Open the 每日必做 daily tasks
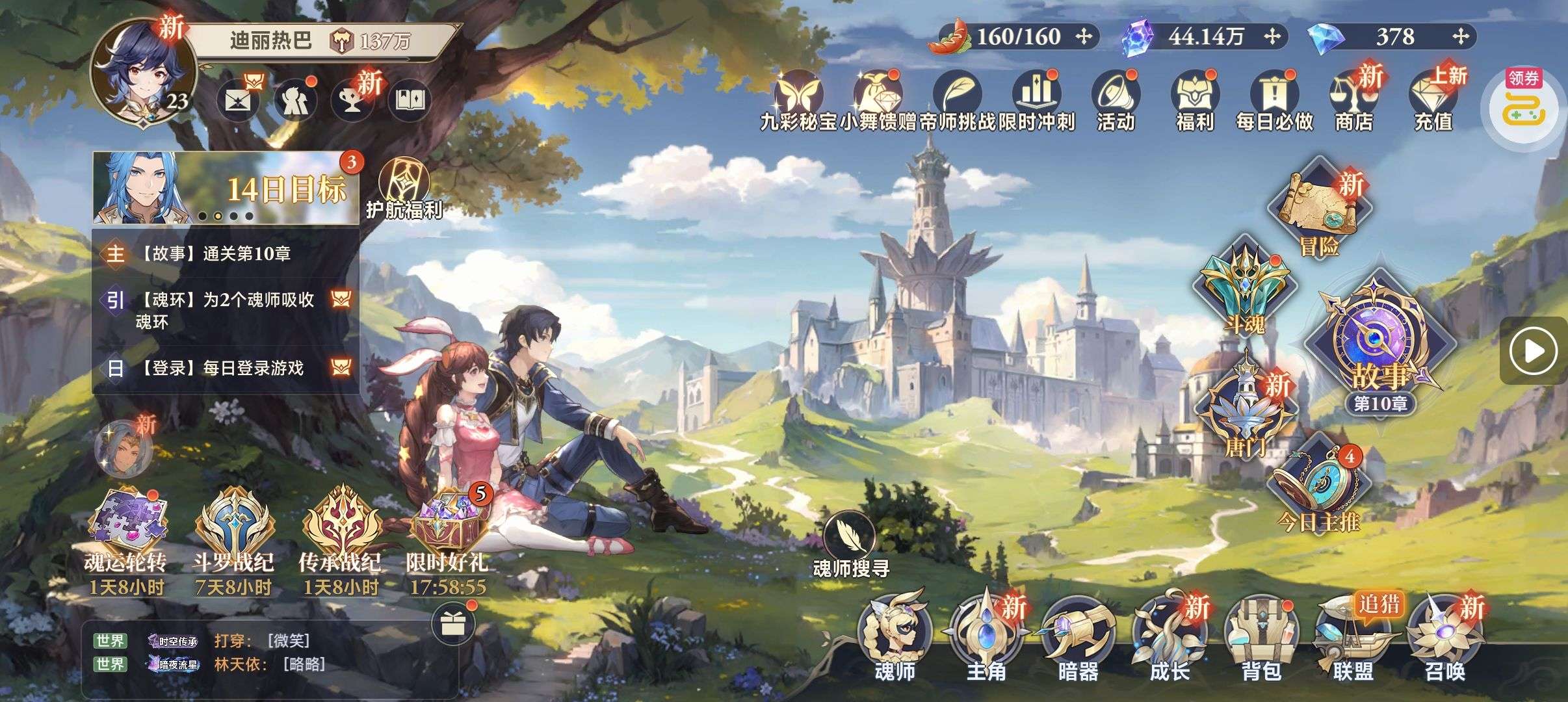Viewport: 1568px width, 702px height. click(1274, 101)
